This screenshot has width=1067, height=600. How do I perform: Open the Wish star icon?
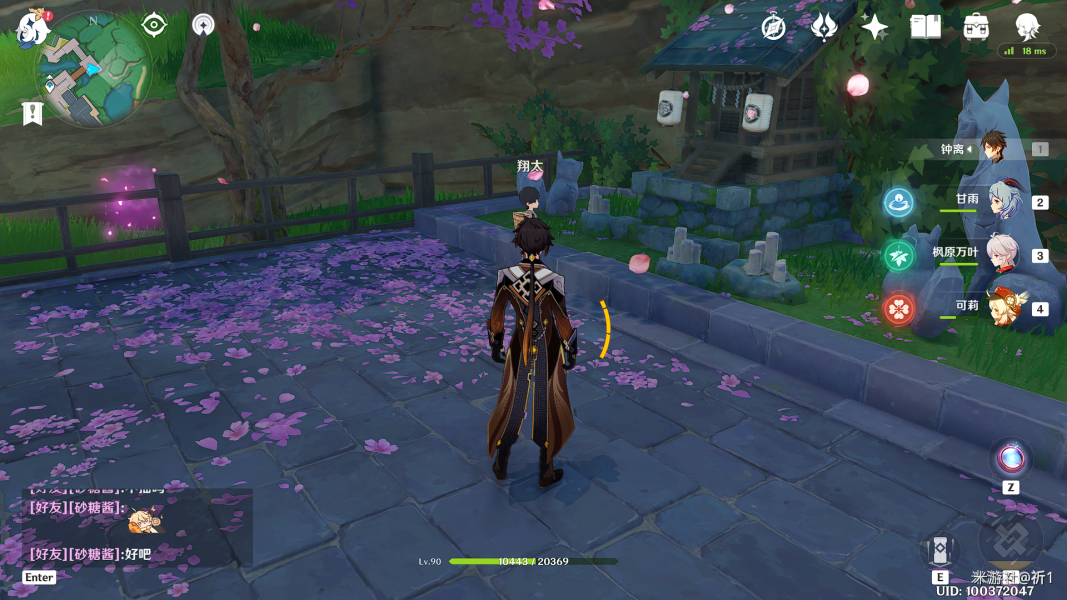coord(874,27)
